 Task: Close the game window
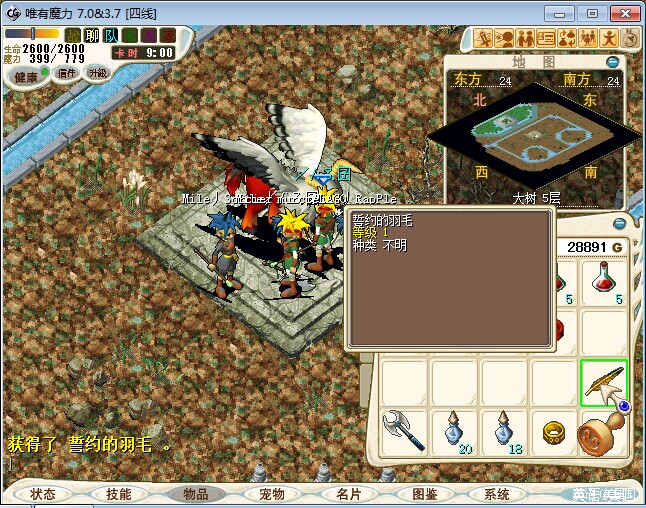[x=621, y=12]
